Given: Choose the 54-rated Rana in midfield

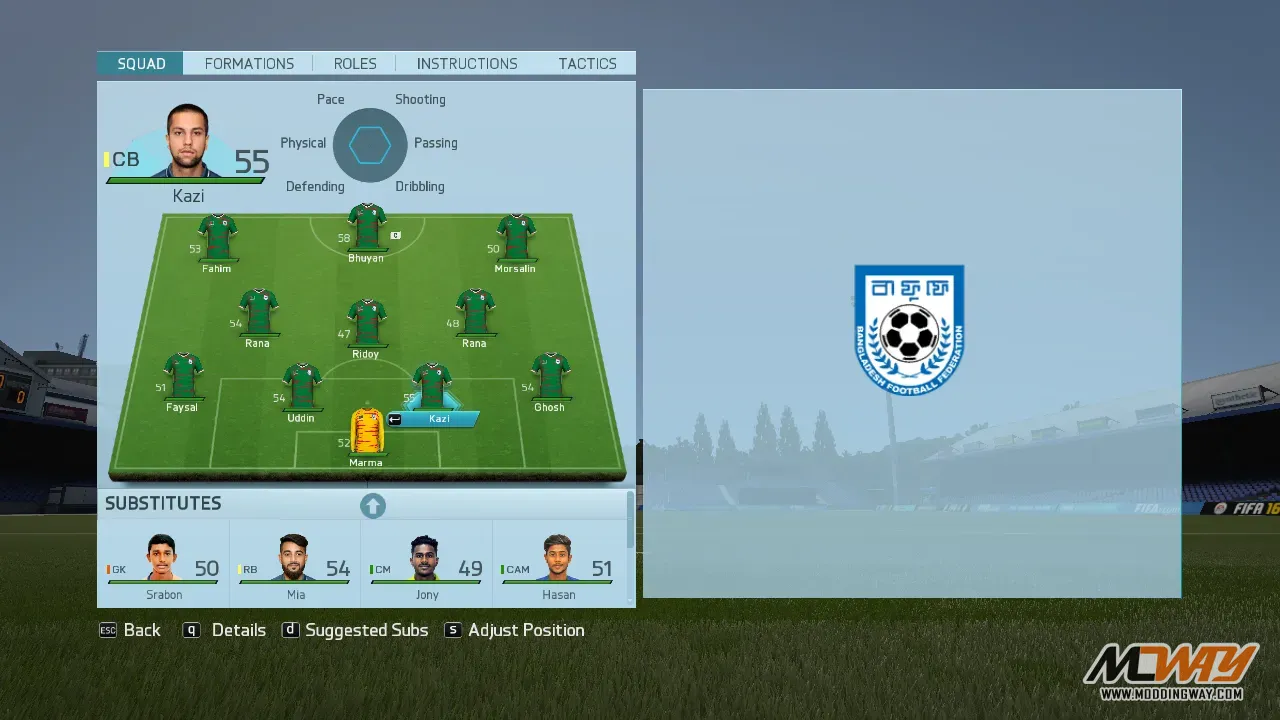Looking at the screenshot, I should pos(258,313).
